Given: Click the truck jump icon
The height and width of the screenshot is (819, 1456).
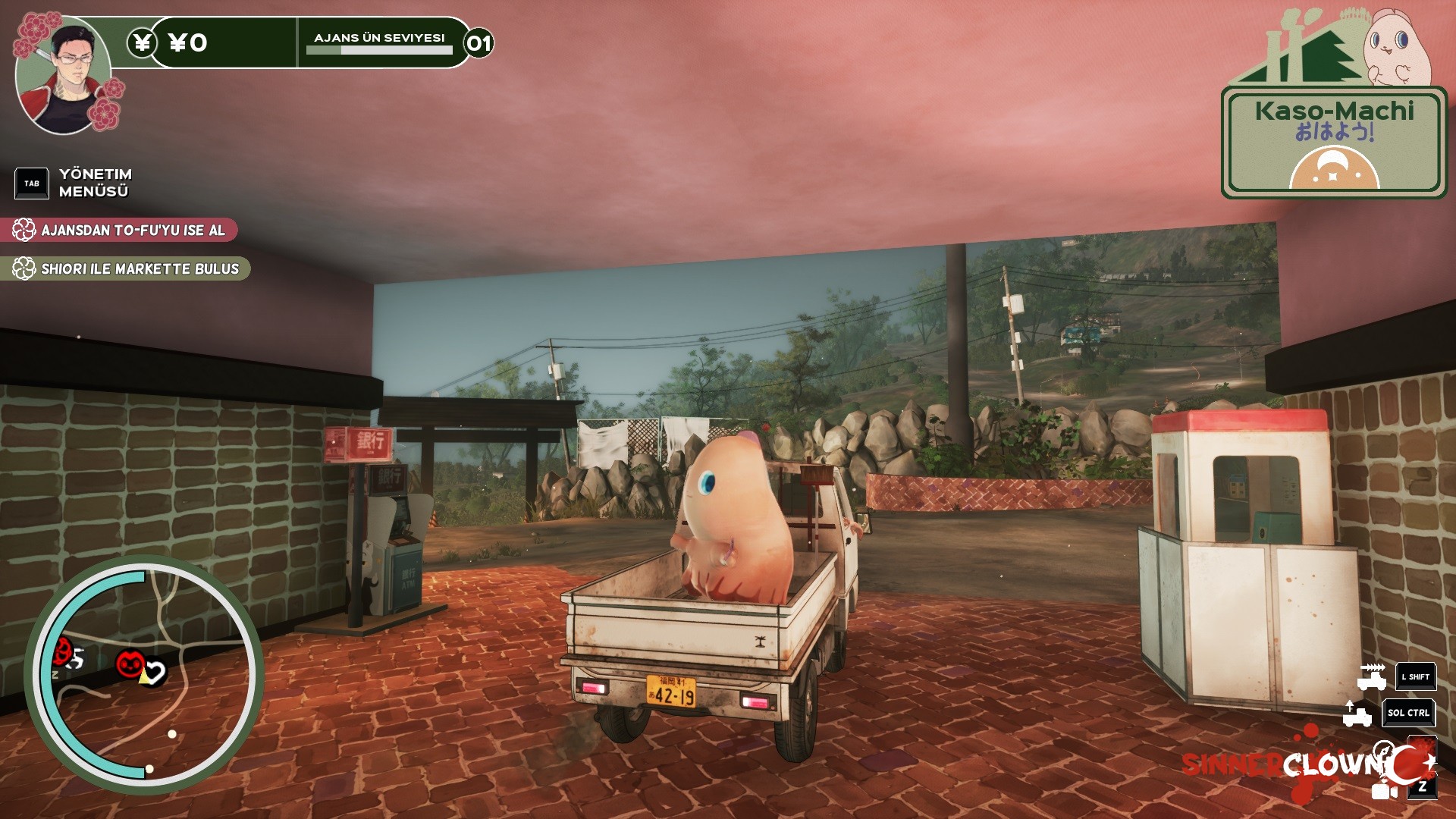Looking at the screenshot, I should (x=1357, y=714).
